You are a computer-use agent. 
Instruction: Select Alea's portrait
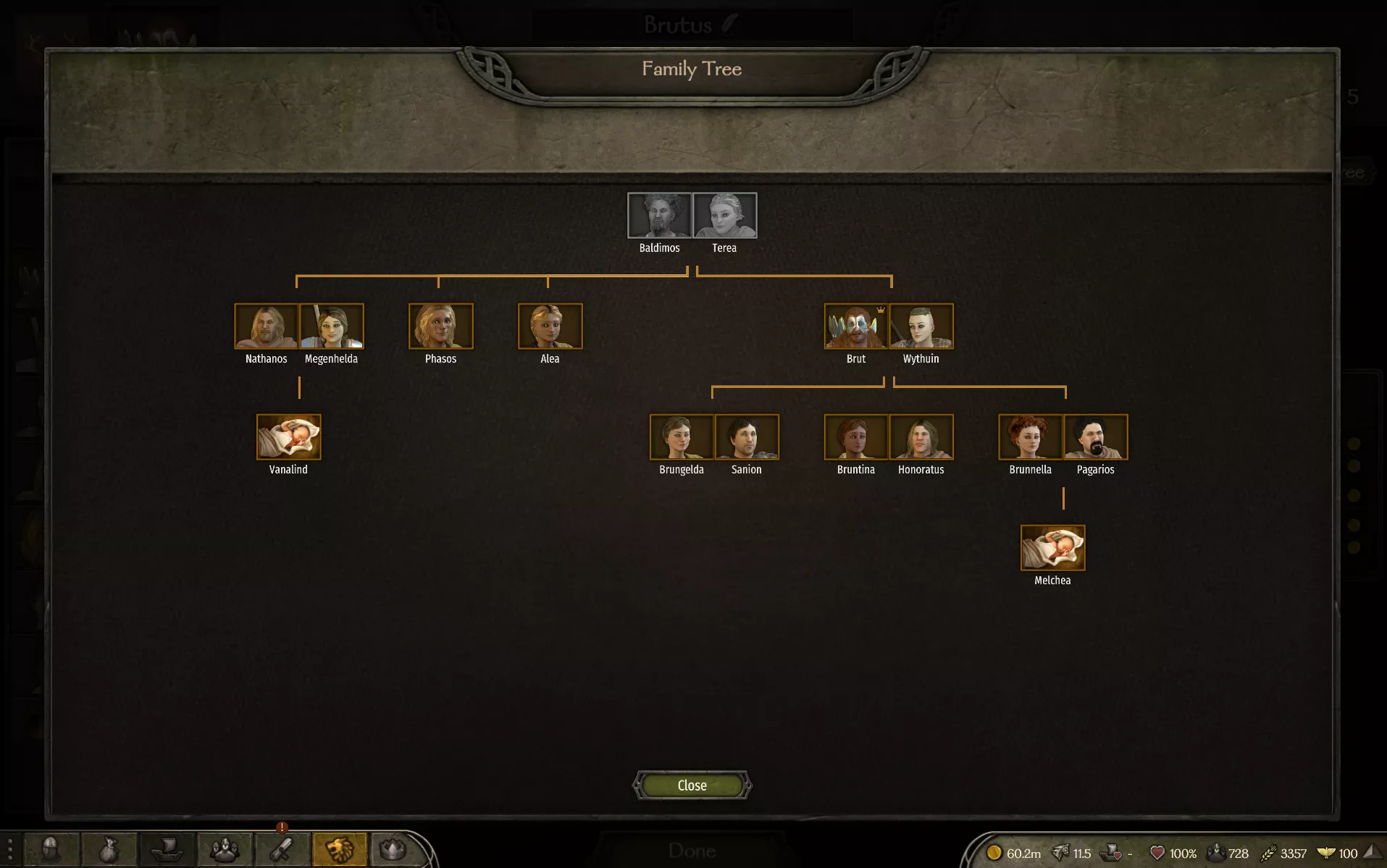pyautogui.click(x=550, y=326)
